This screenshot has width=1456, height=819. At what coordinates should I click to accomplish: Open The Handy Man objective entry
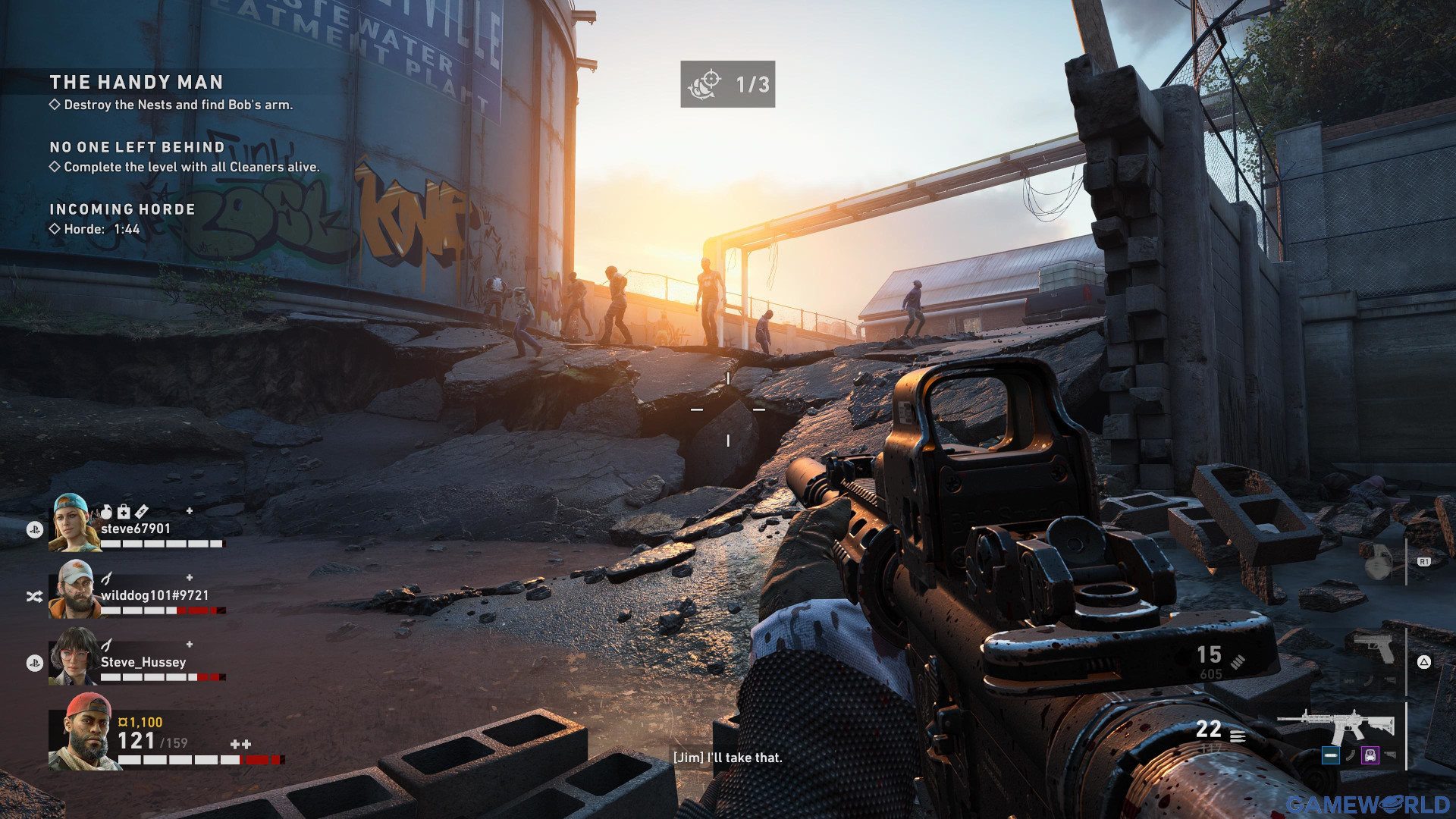tap(136, 83)
